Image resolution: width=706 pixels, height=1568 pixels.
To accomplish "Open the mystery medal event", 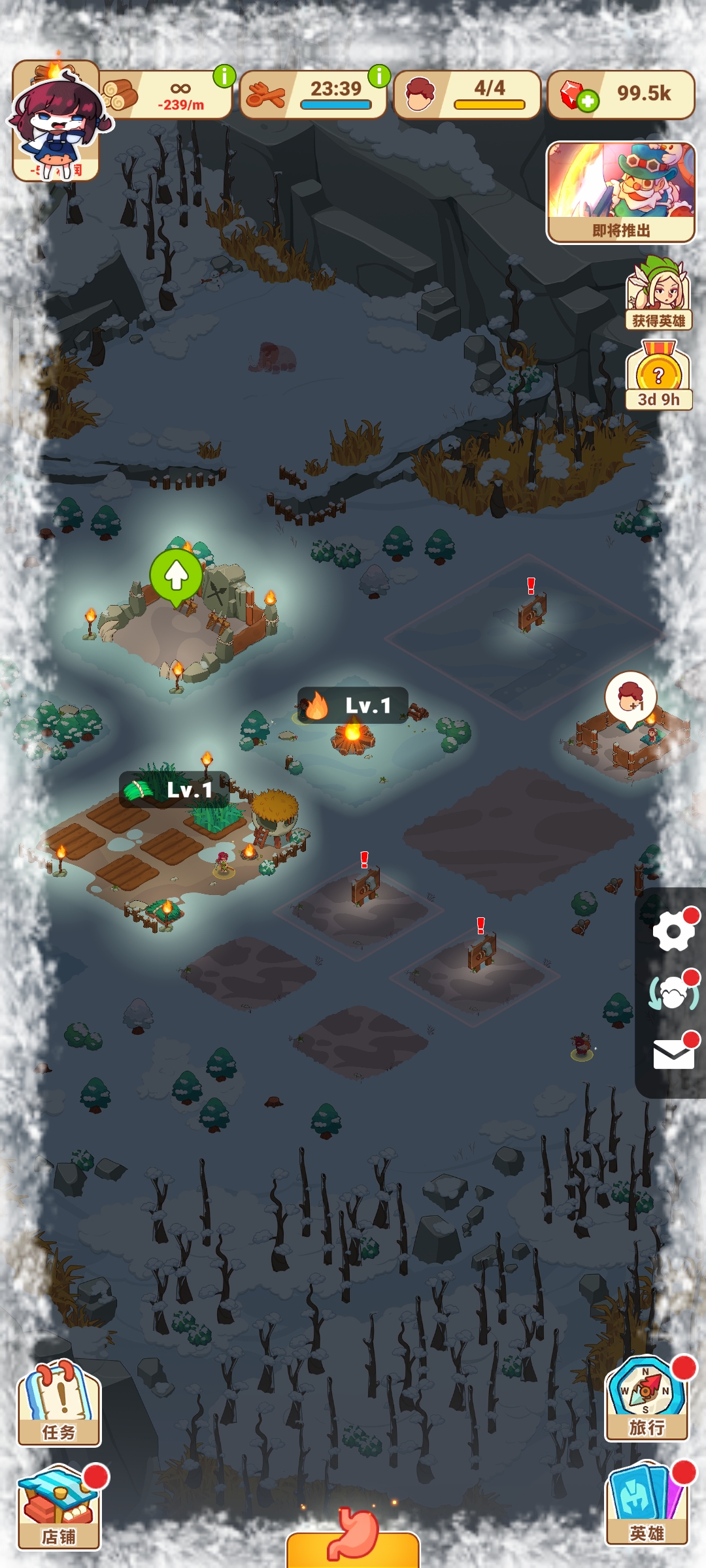I will [658, 376].
